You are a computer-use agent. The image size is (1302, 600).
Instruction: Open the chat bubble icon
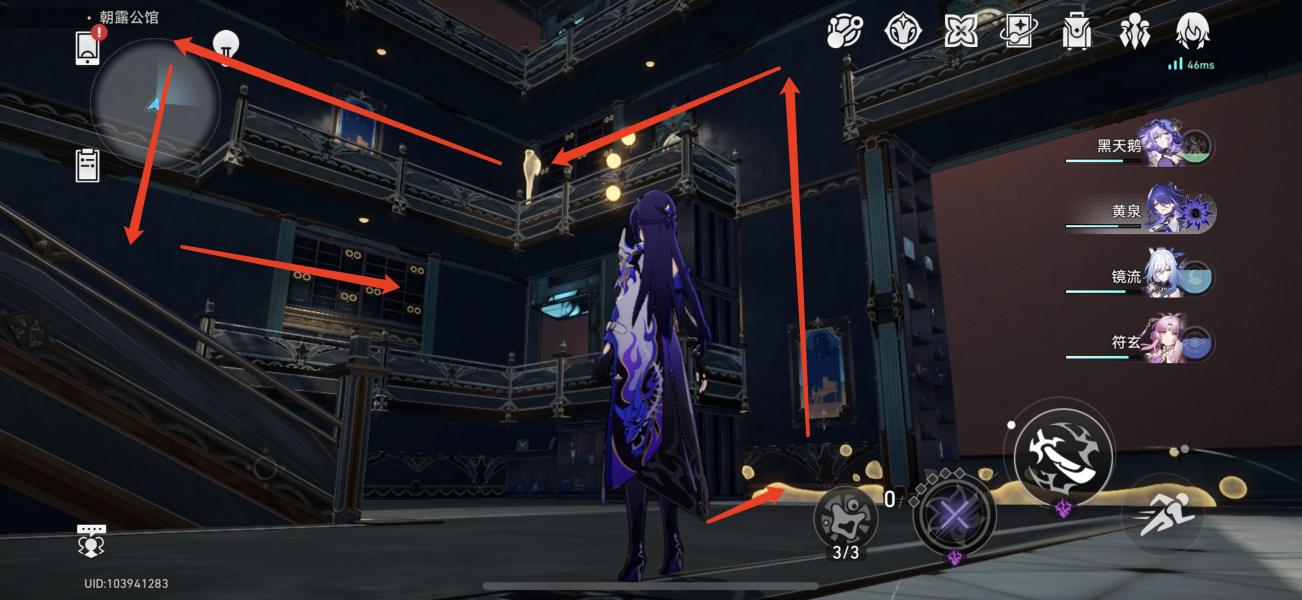(x=91, y=540)
